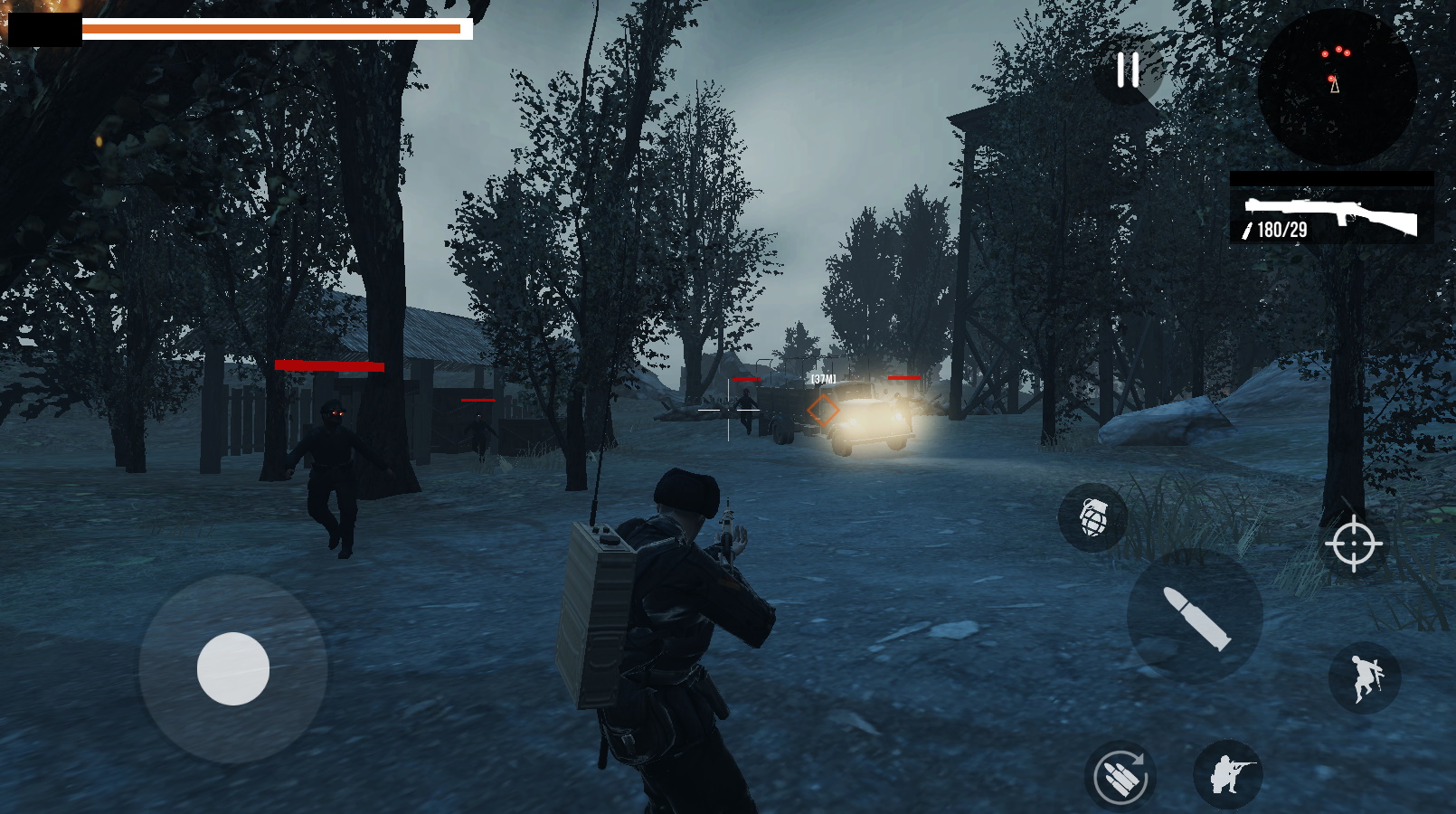Toggle scope aiming via the targeting reticle
The image size is (1456, 814).
click(x=1354, y=545)
